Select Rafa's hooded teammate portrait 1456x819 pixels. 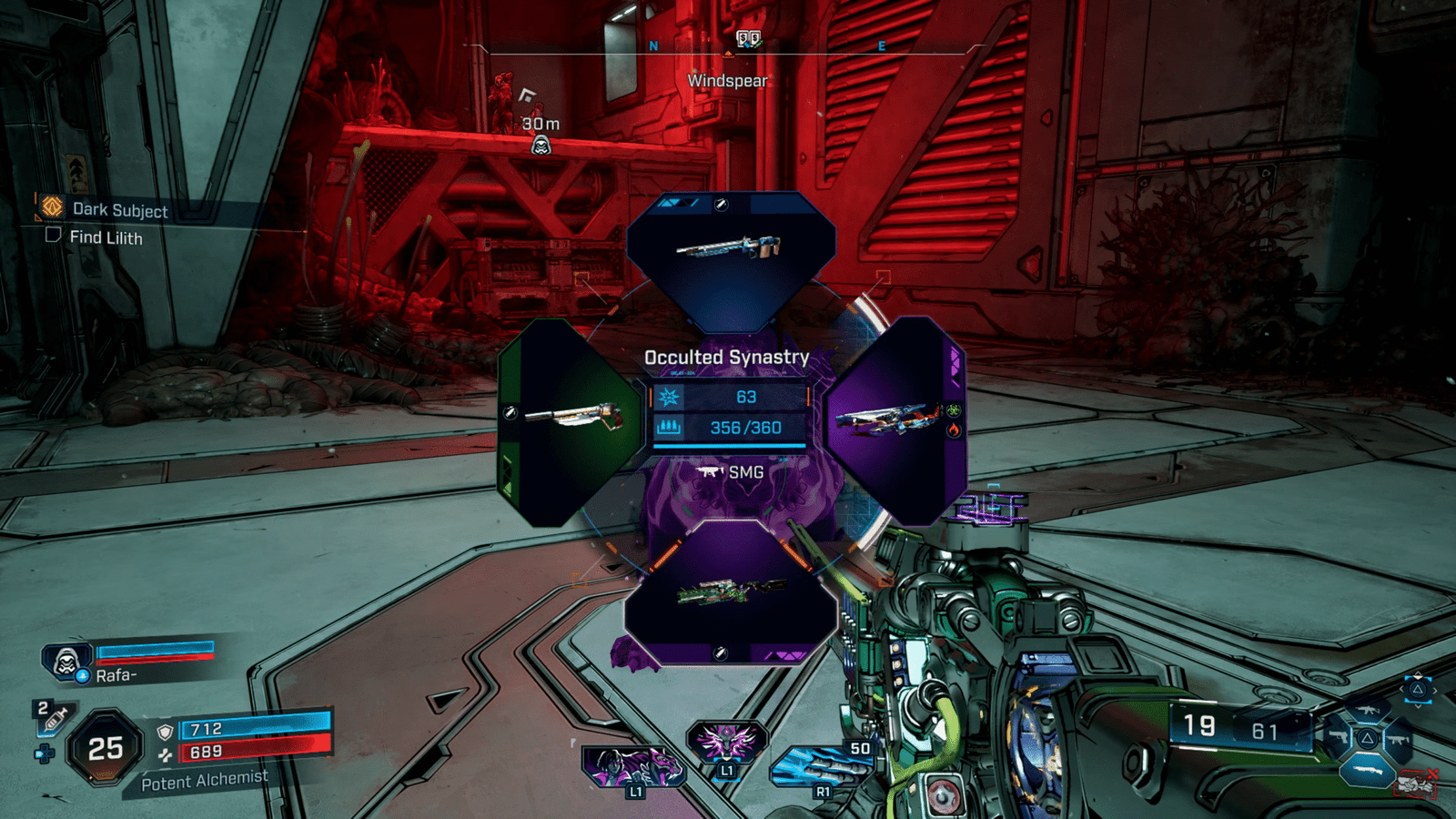pyautogui.click(x=66, y=661)
